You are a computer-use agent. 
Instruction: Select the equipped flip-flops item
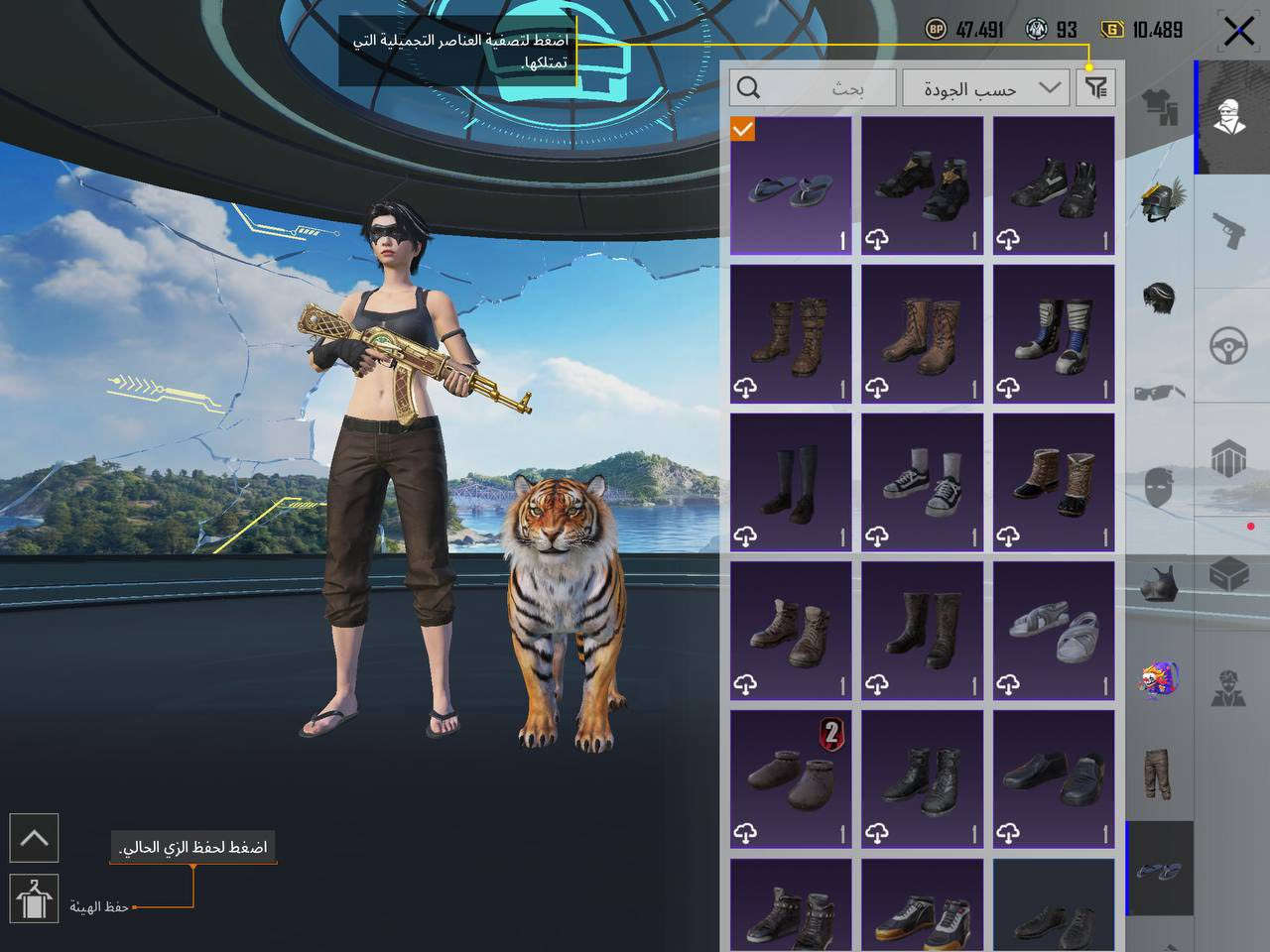(x=791, y=186)
